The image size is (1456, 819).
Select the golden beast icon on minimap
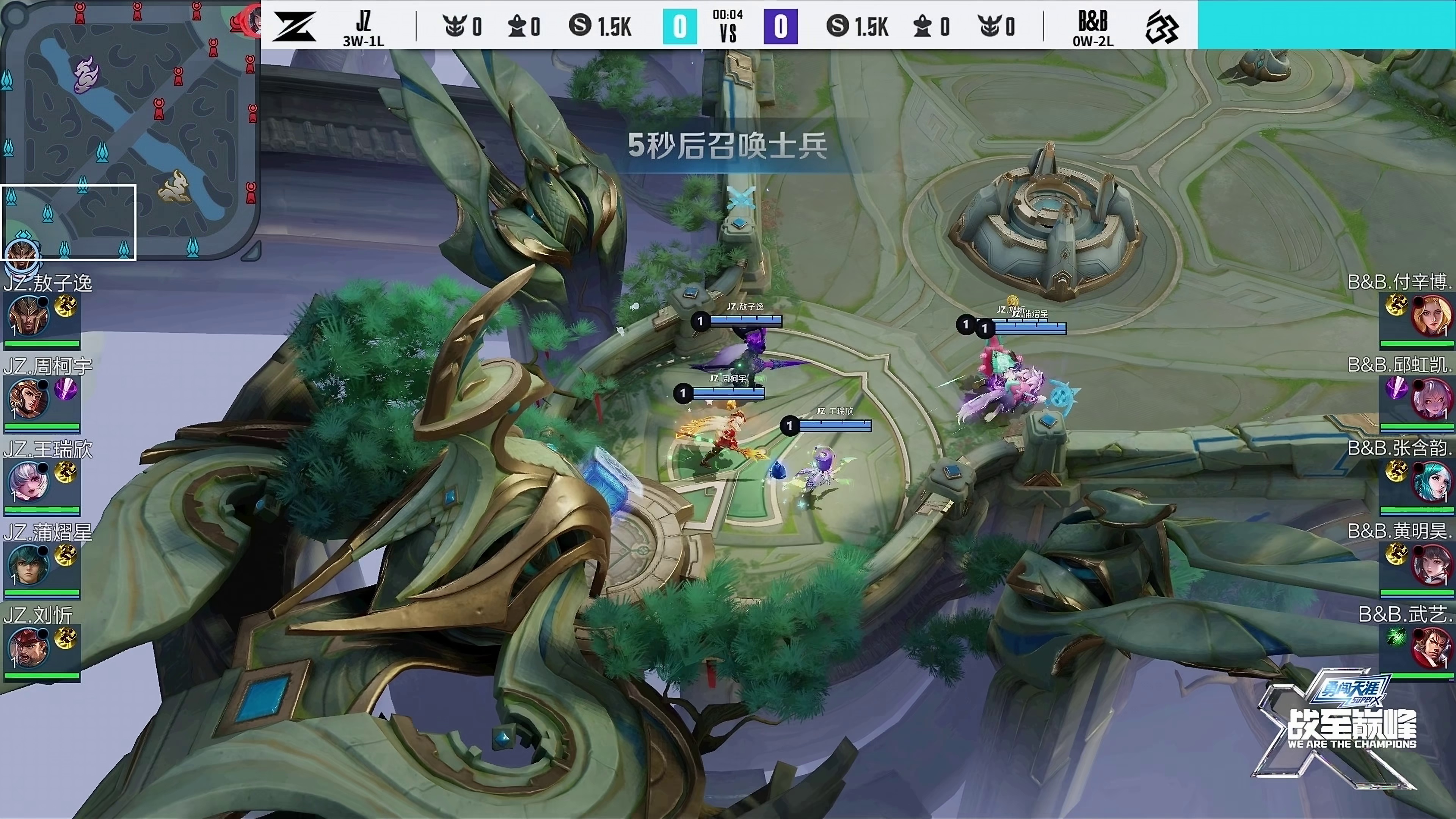point(174,187)
